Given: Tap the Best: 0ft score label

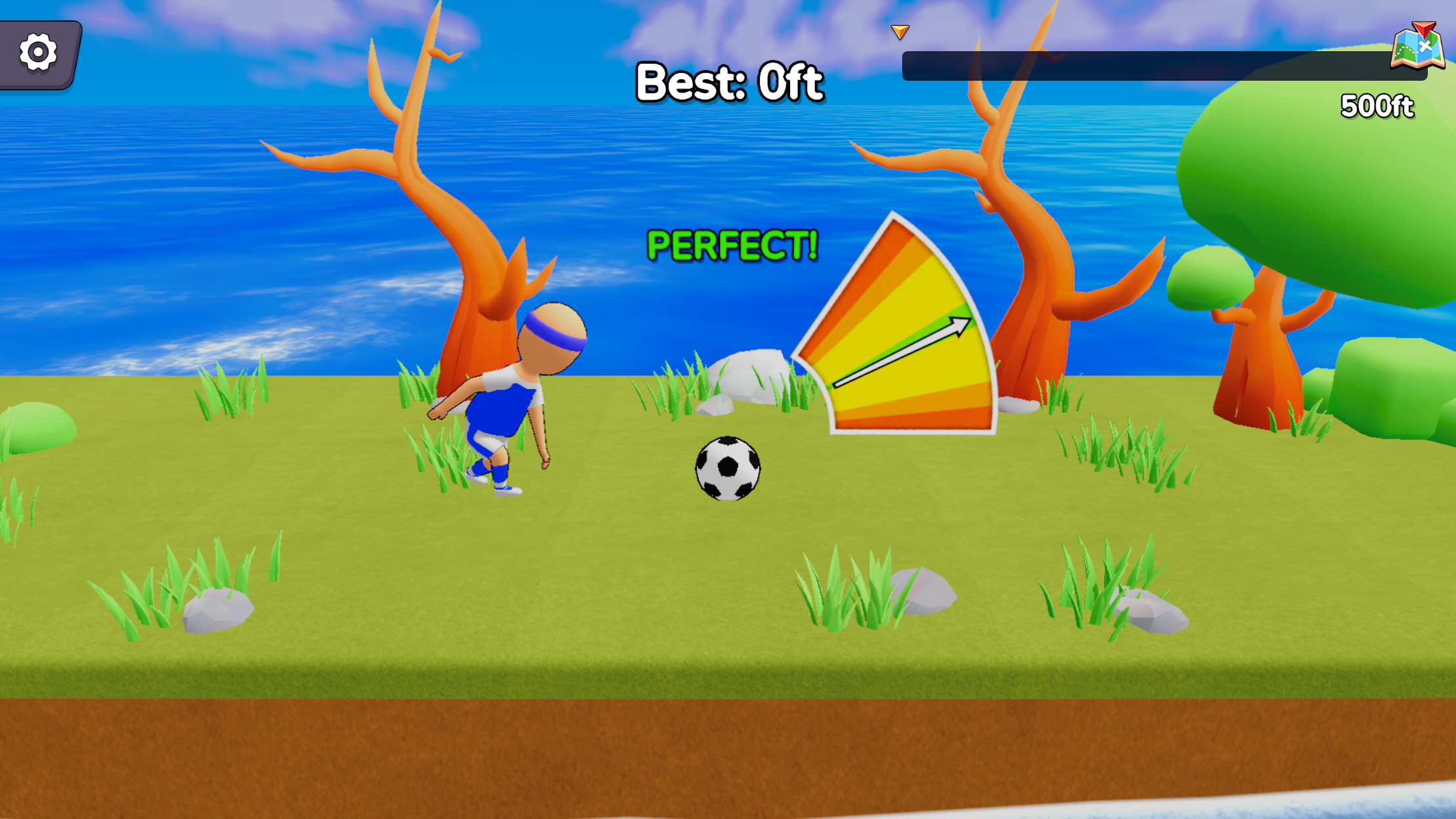Looking at the screenshot, I should [728, 81].
